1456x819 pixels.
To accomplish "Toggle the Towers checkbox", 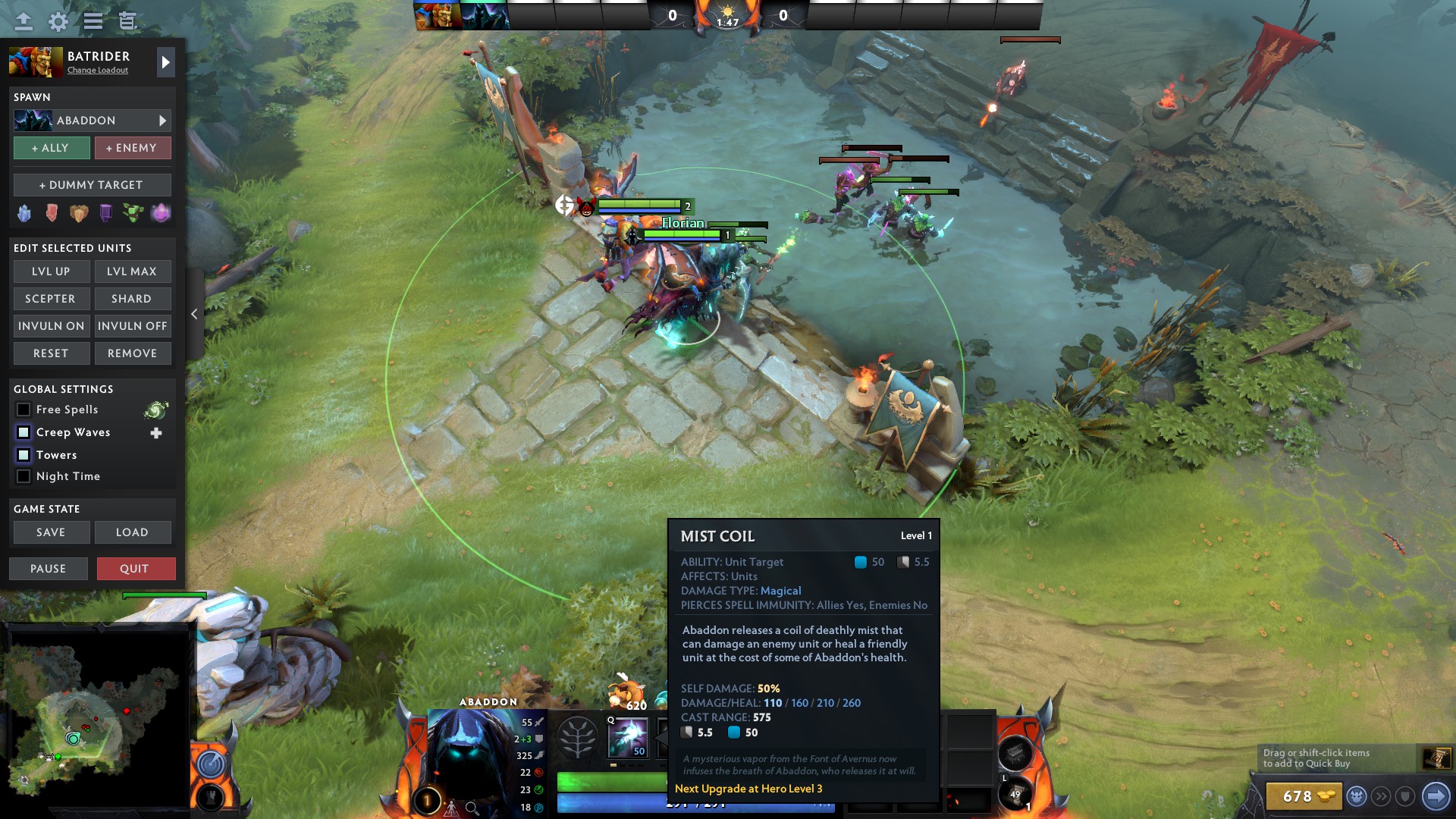I will pyautogui.click(x=24, y=455).
